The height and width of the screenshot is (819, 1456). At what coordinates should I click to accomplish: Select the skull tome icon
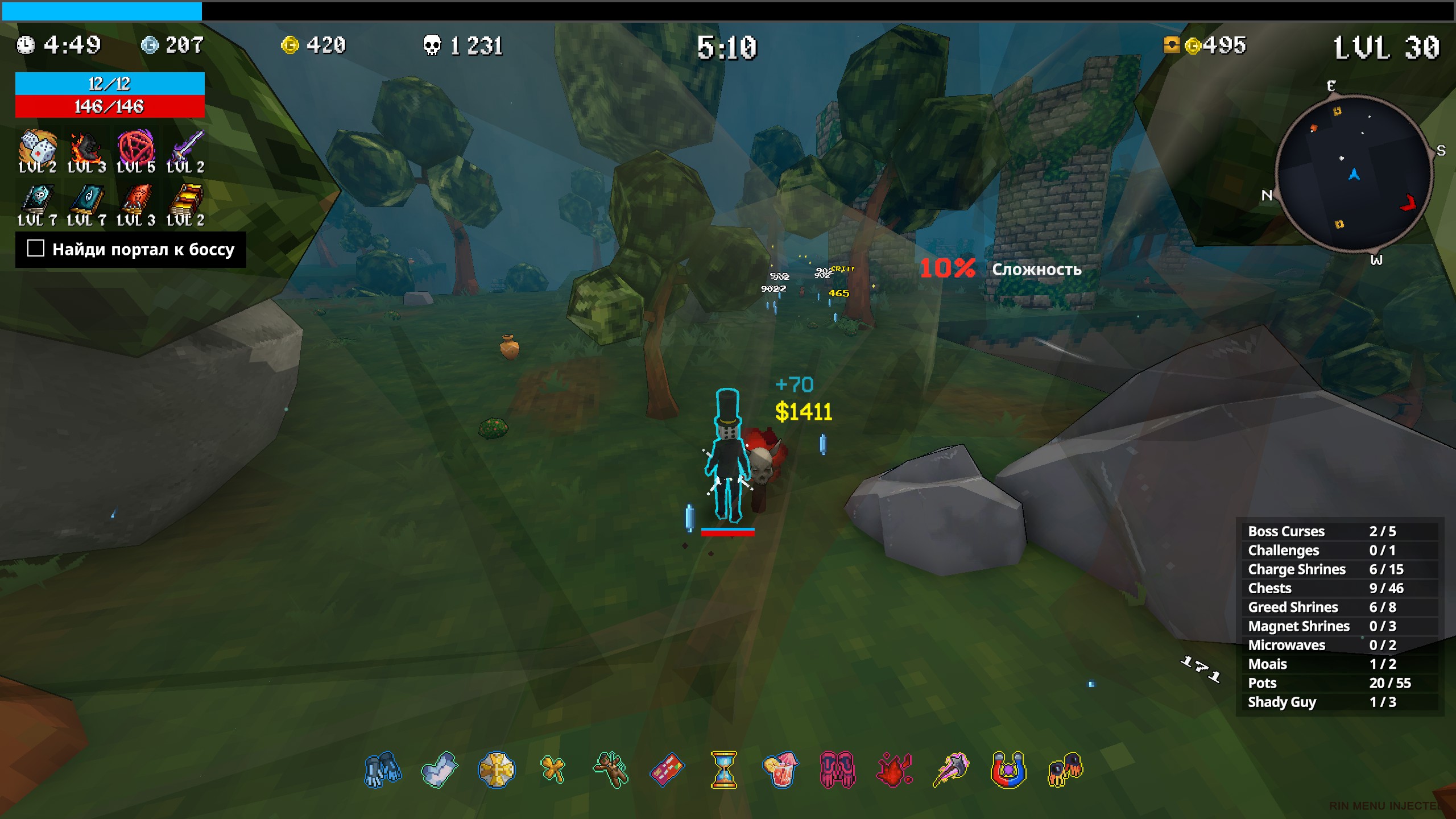tap(37, 200)
